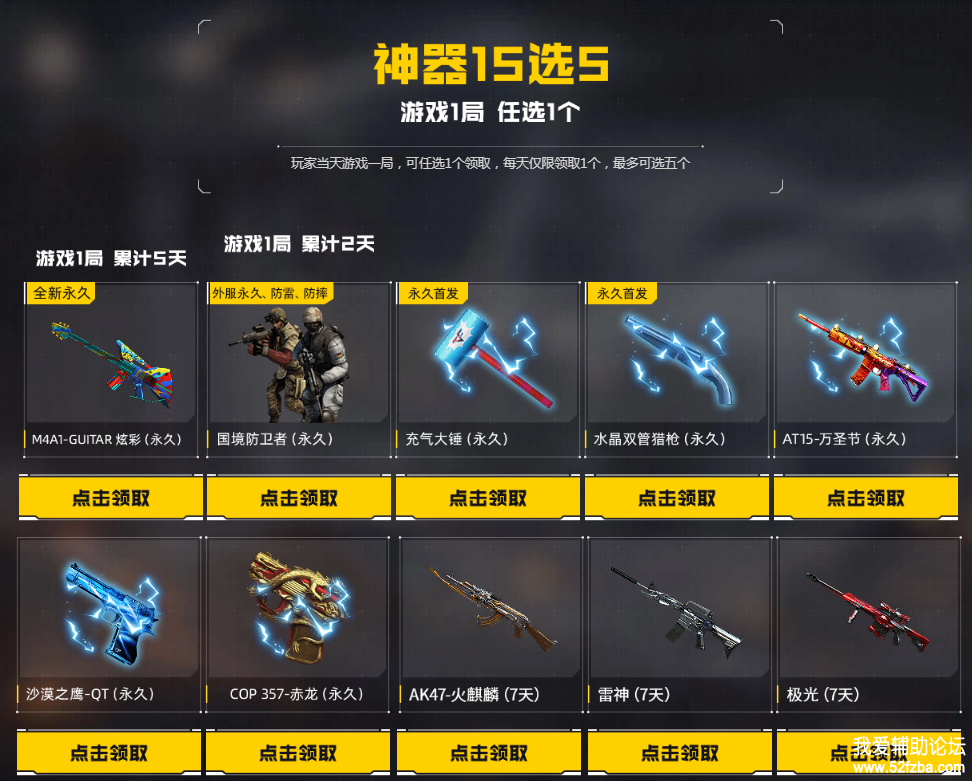Claim AK47-火麒麟 with its 点击领取 button
Image resolution: width=972 pixels, height=781 pixels.
pos(489,753)
